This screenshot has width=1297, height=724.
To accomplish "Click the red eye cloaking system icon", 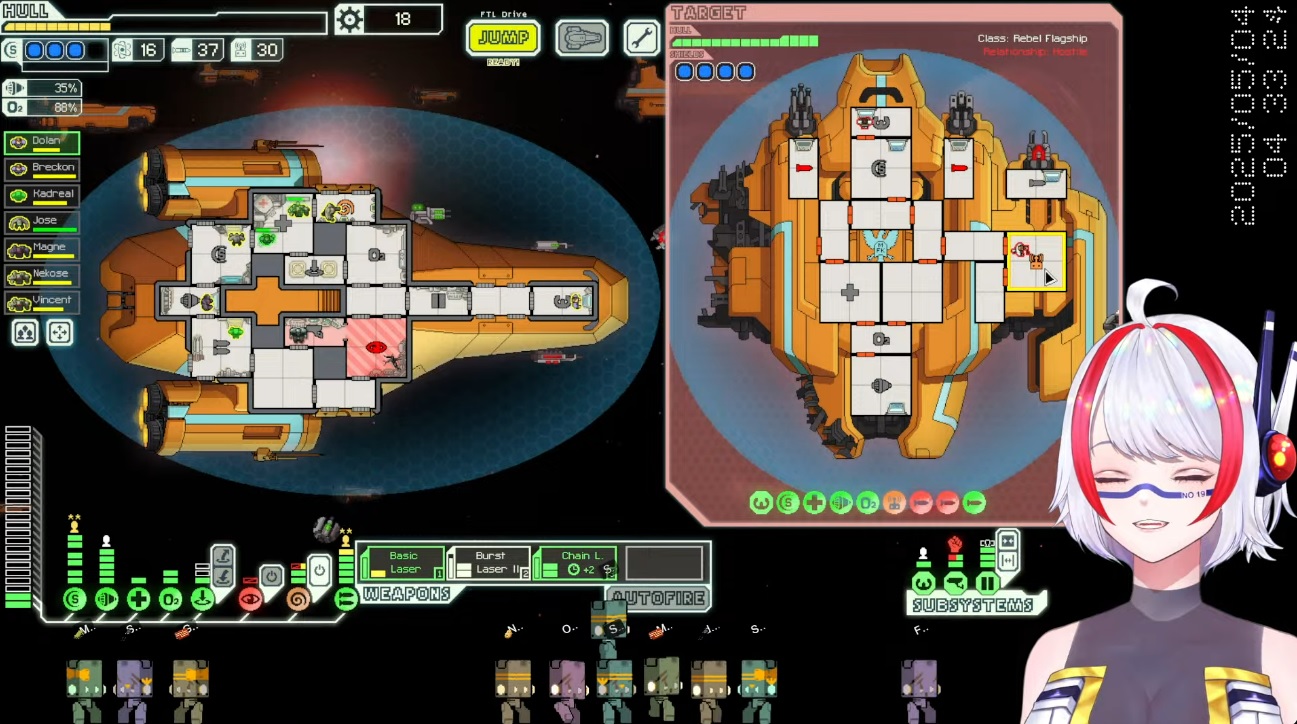I will point(251,599).
